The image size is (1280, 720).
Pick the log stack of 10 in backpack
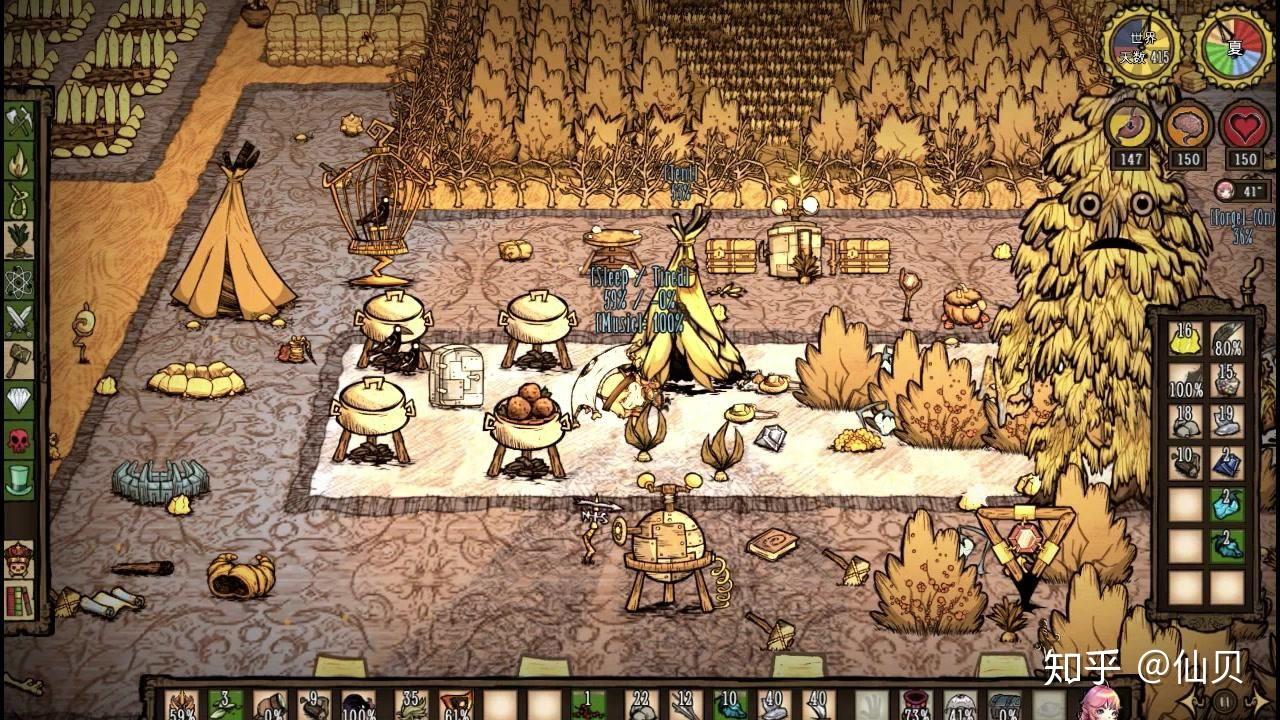[x=1186, y=462]
